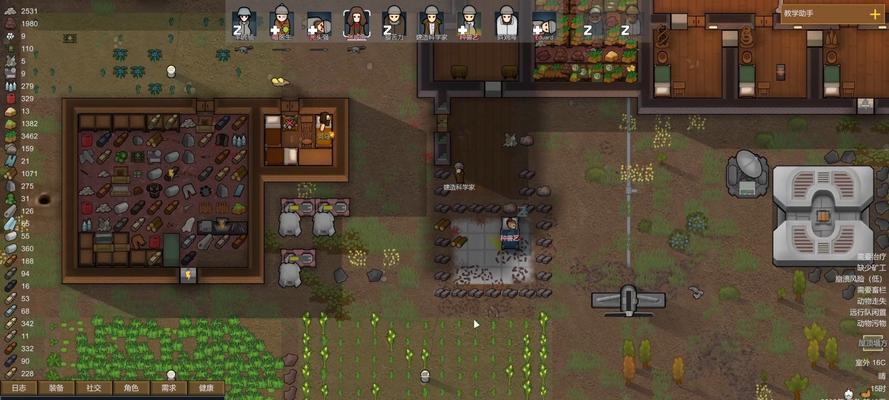The width and height of the screenshot is (889, 400).
Task: Open the 健康 (Health) tab
Action: click(205, 388)
